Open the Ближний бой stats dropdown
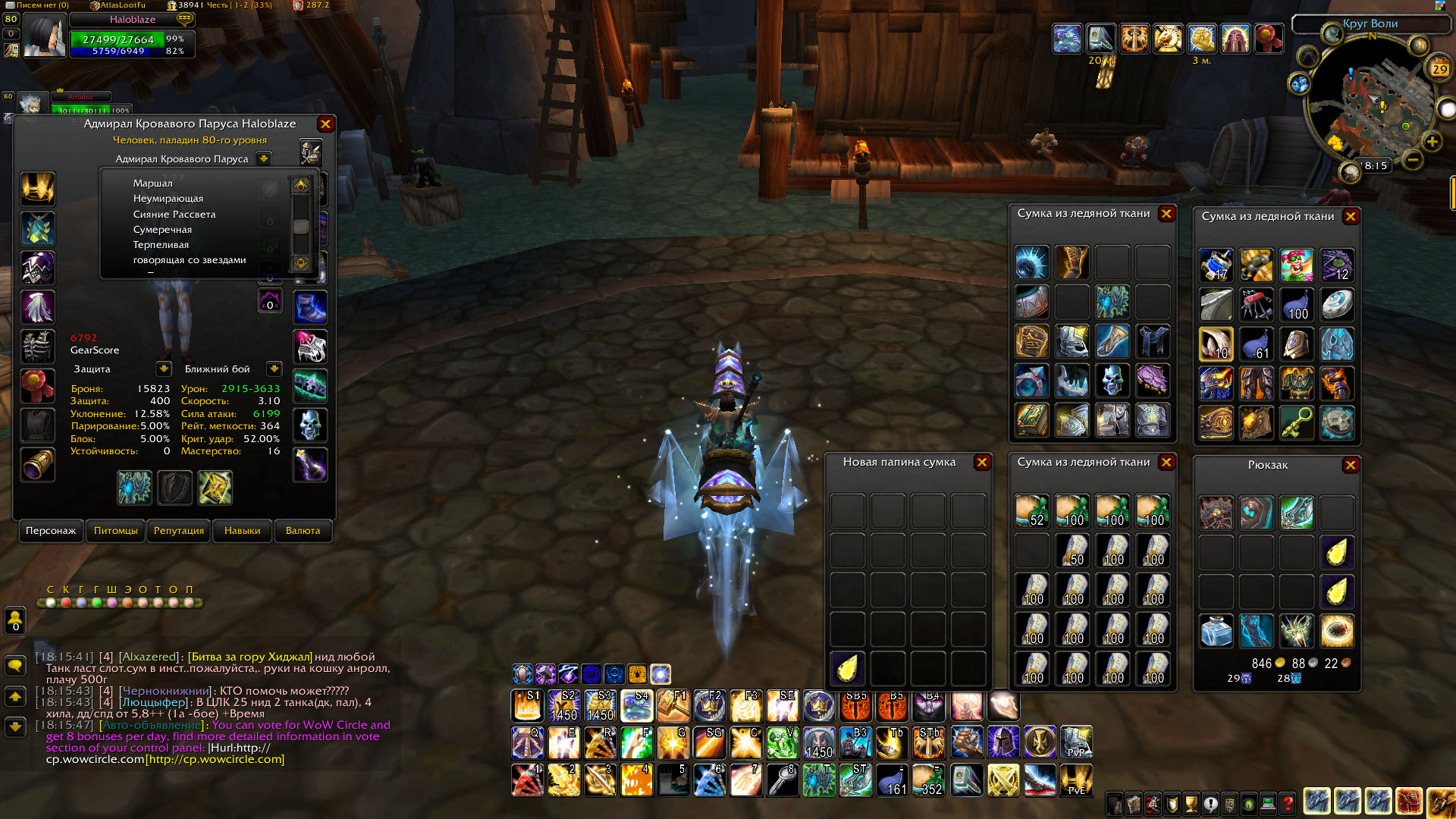Screen dimensions: 1456x819 tap(275, 369)
